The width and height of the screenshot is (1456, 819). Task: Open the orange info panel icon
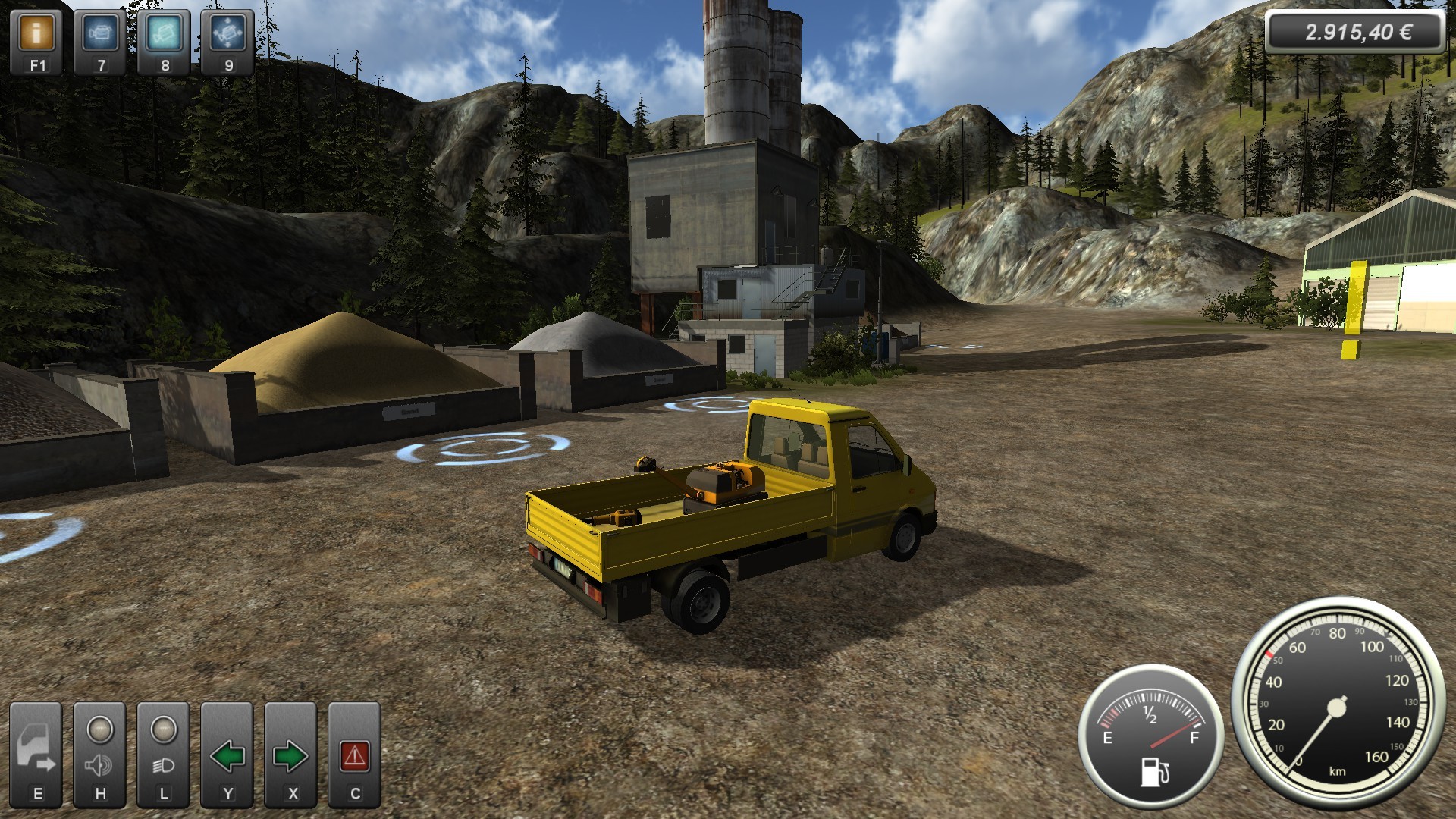(x=37, y=34)
